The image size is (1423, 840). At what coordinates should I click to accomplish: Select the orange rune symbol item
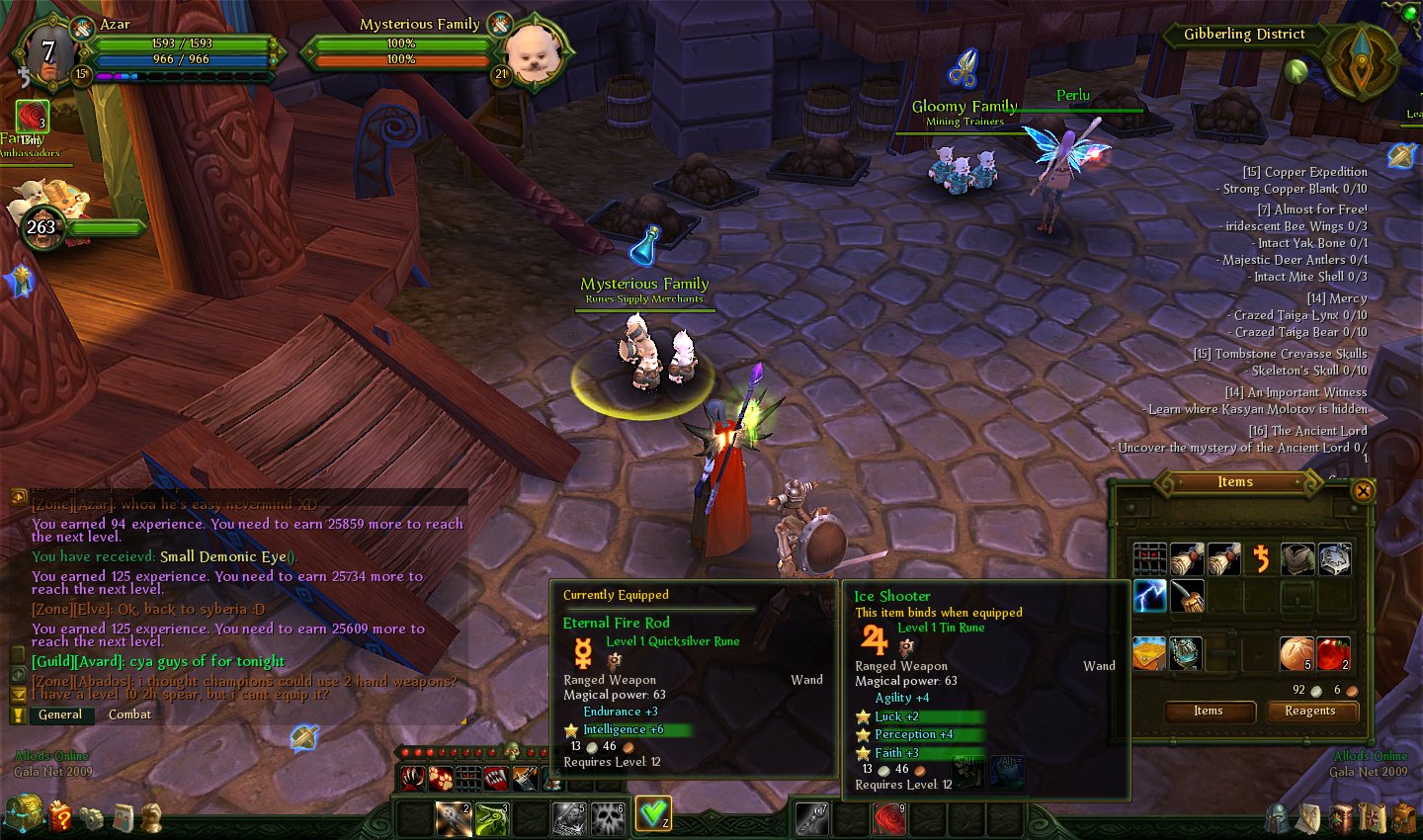[1261, 559]
